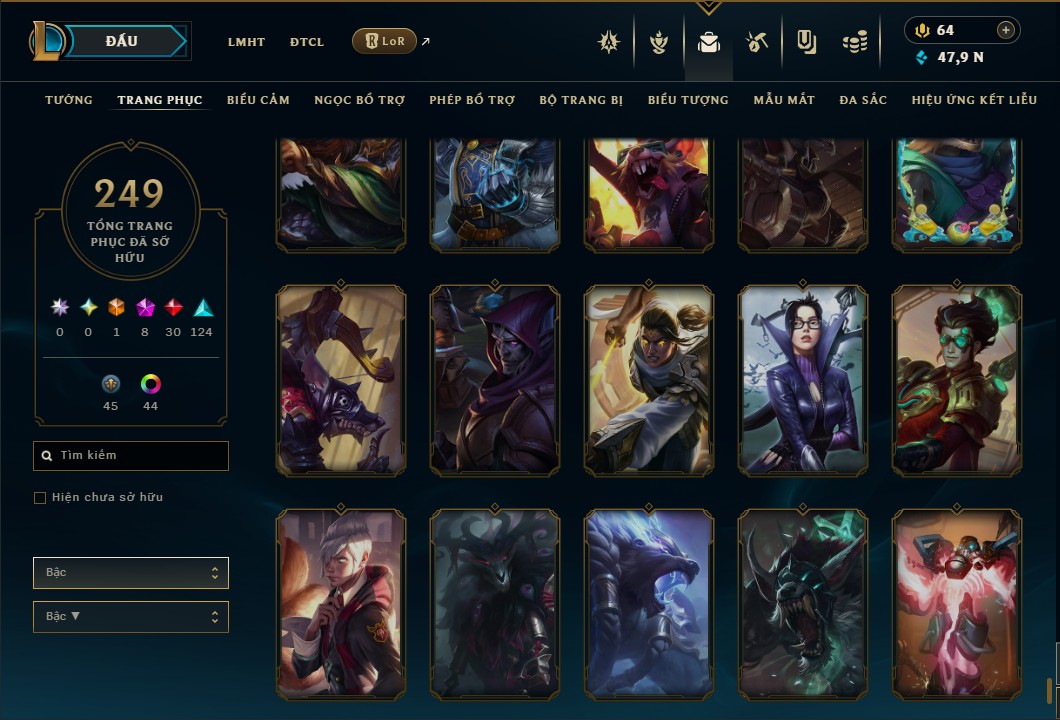The width and height of the screenshot is (1060, 720).
Task: Switch to the ĐA SẮC chromas tab
Action: 863,100
